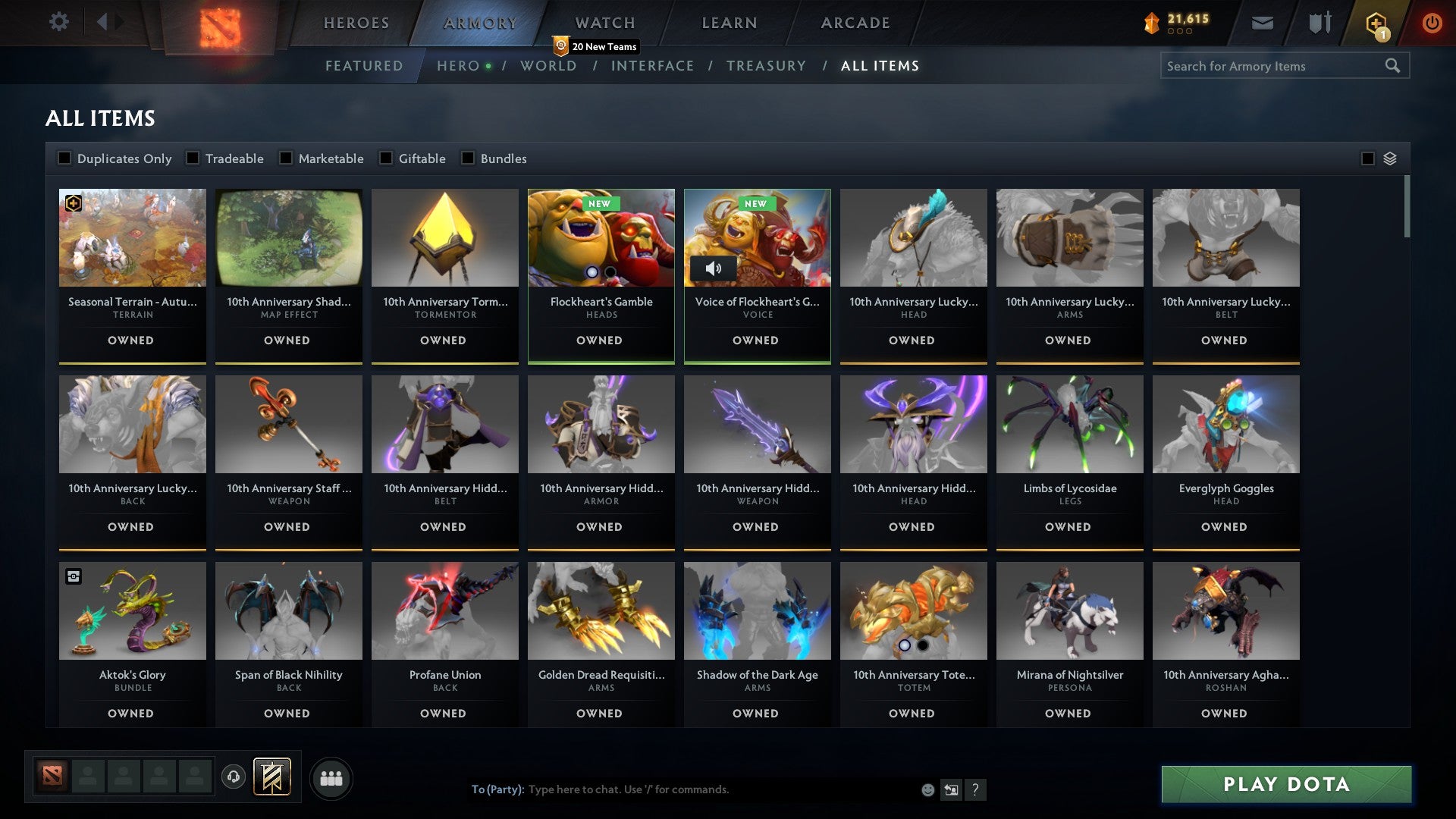Screen dimensions: 1456x819
Task: Click the layers stack icon near filters
Action: [1389, 158]
